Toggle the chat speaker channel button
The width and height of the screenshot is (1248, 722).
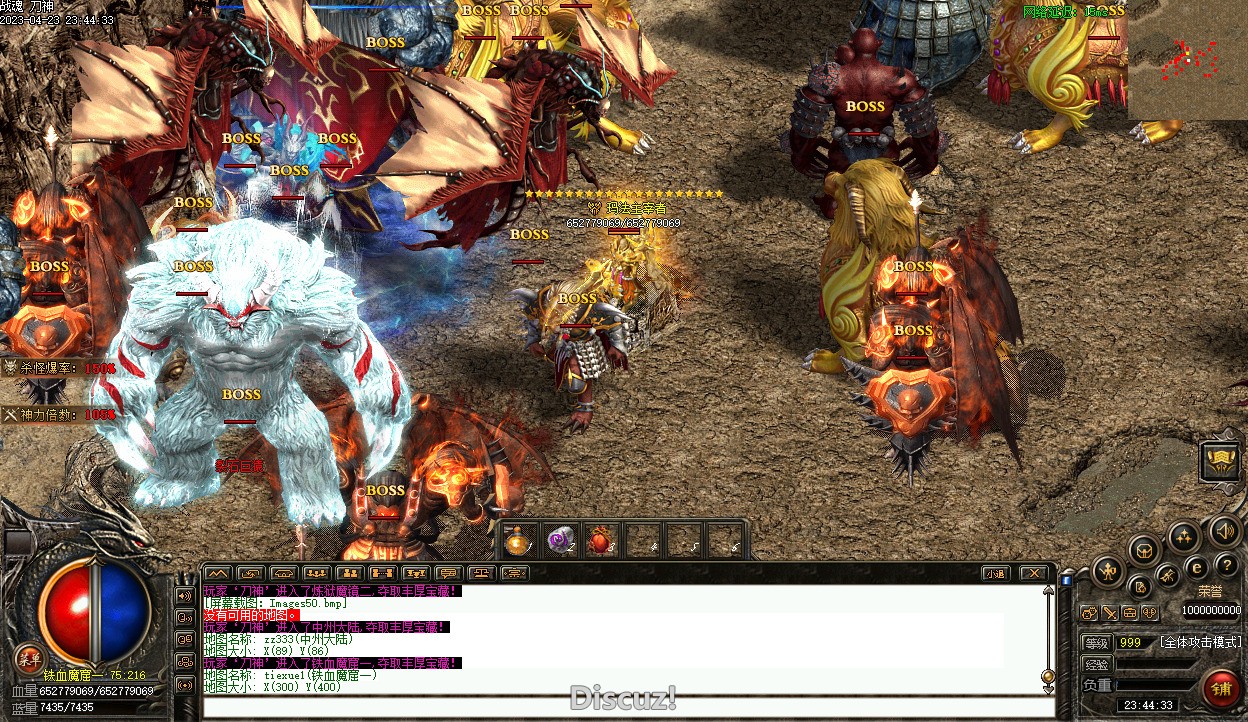(x=185, y=596)
